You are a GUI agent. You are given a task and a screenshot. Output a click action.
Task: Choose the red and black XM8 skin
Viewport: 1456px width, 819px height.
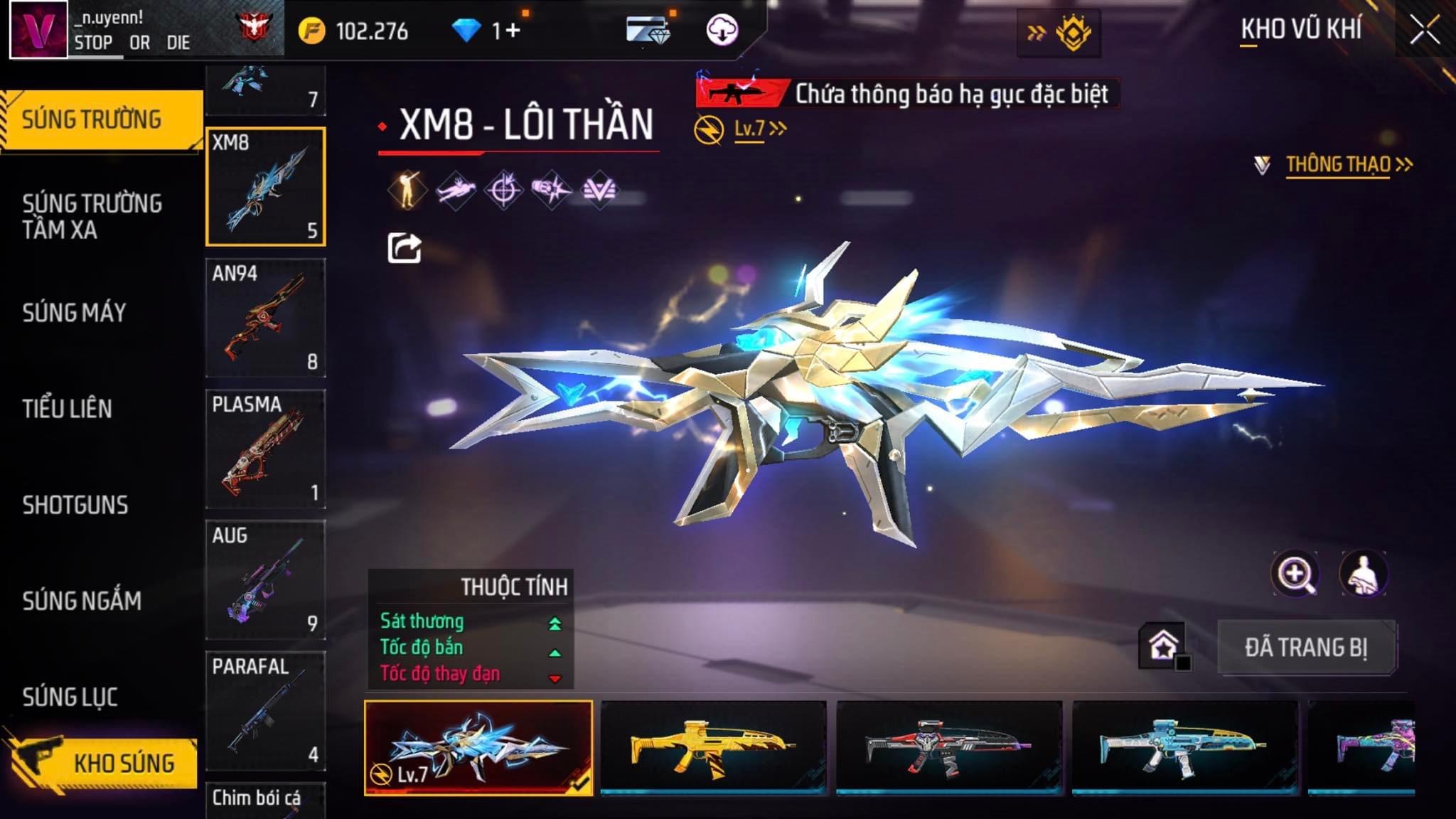click(x=949, y=746)
